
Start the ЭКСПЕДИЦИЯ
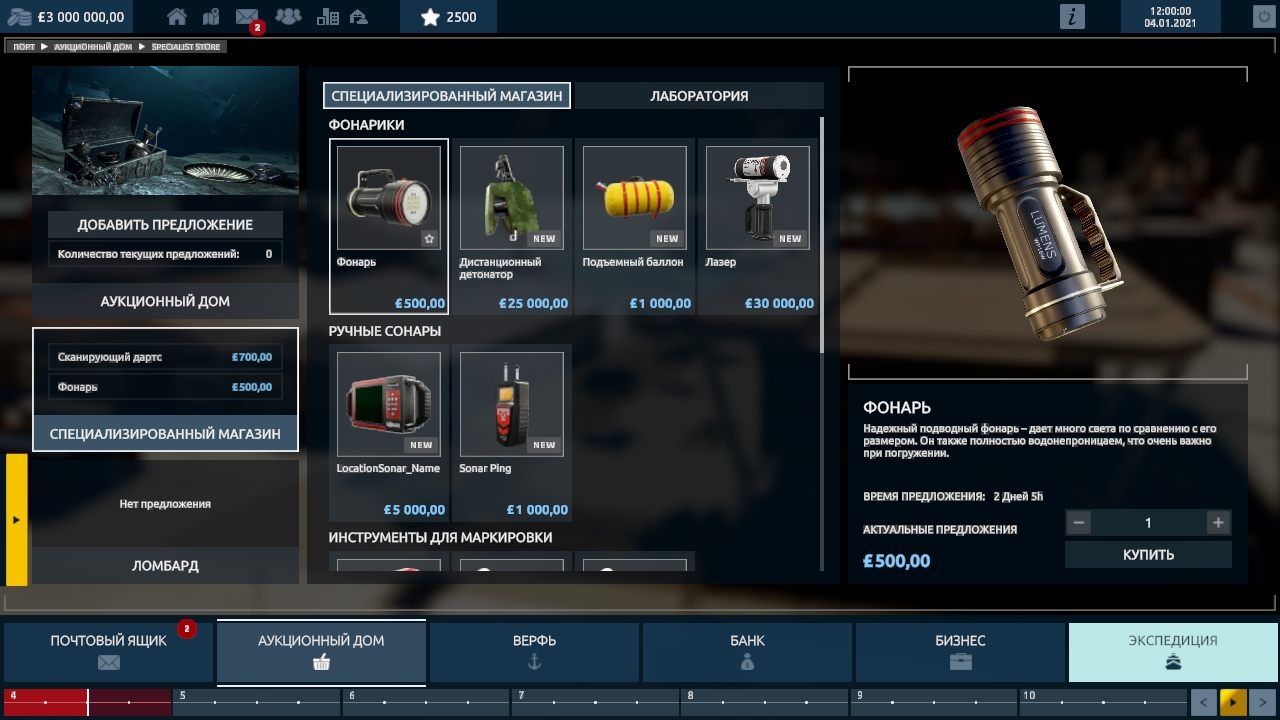tap(1173, 651)
